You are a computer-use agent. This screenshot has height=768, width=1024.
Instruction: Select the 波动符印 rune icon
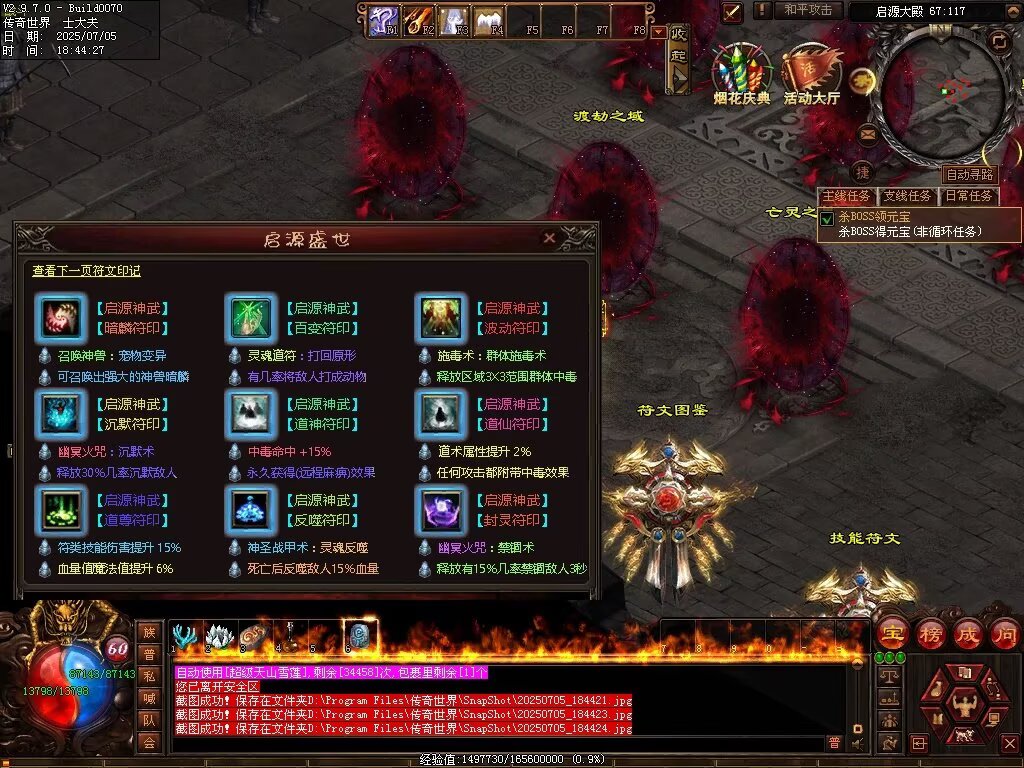(x=441, y=318)
